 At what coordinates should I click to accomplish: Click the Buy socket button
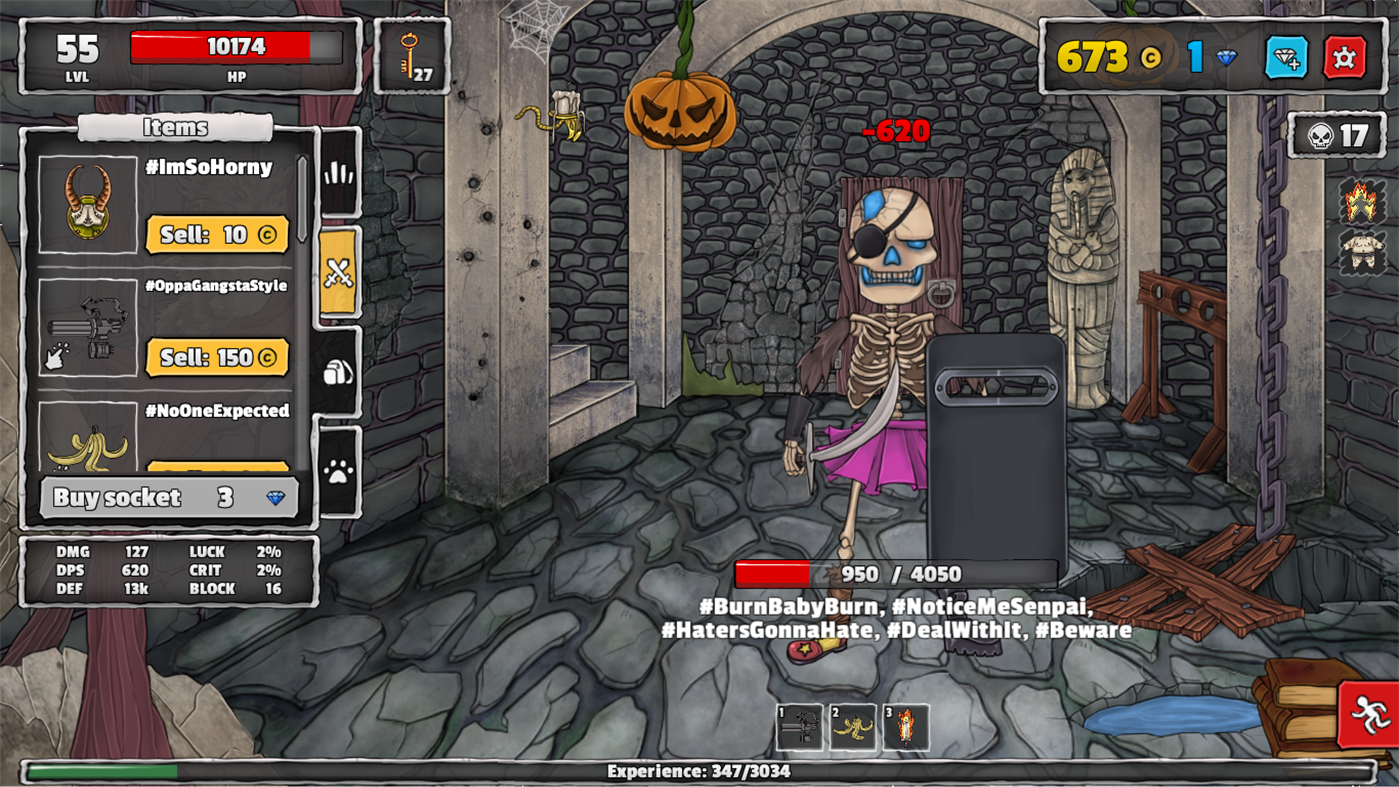(x=168, y=497)
